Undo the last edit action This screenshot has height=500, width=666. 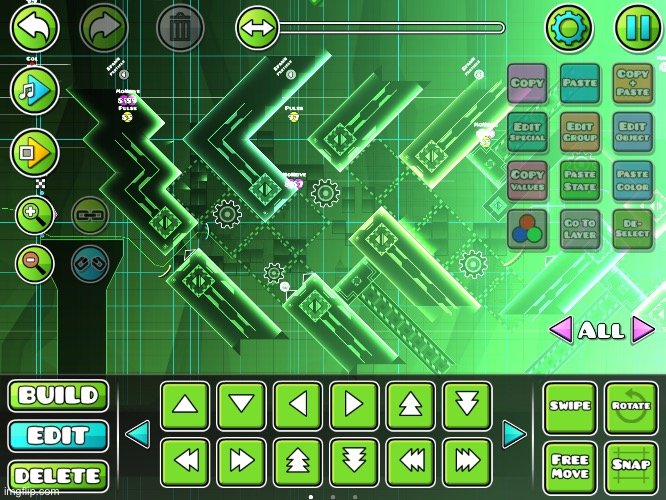click(x=35, y=28)
